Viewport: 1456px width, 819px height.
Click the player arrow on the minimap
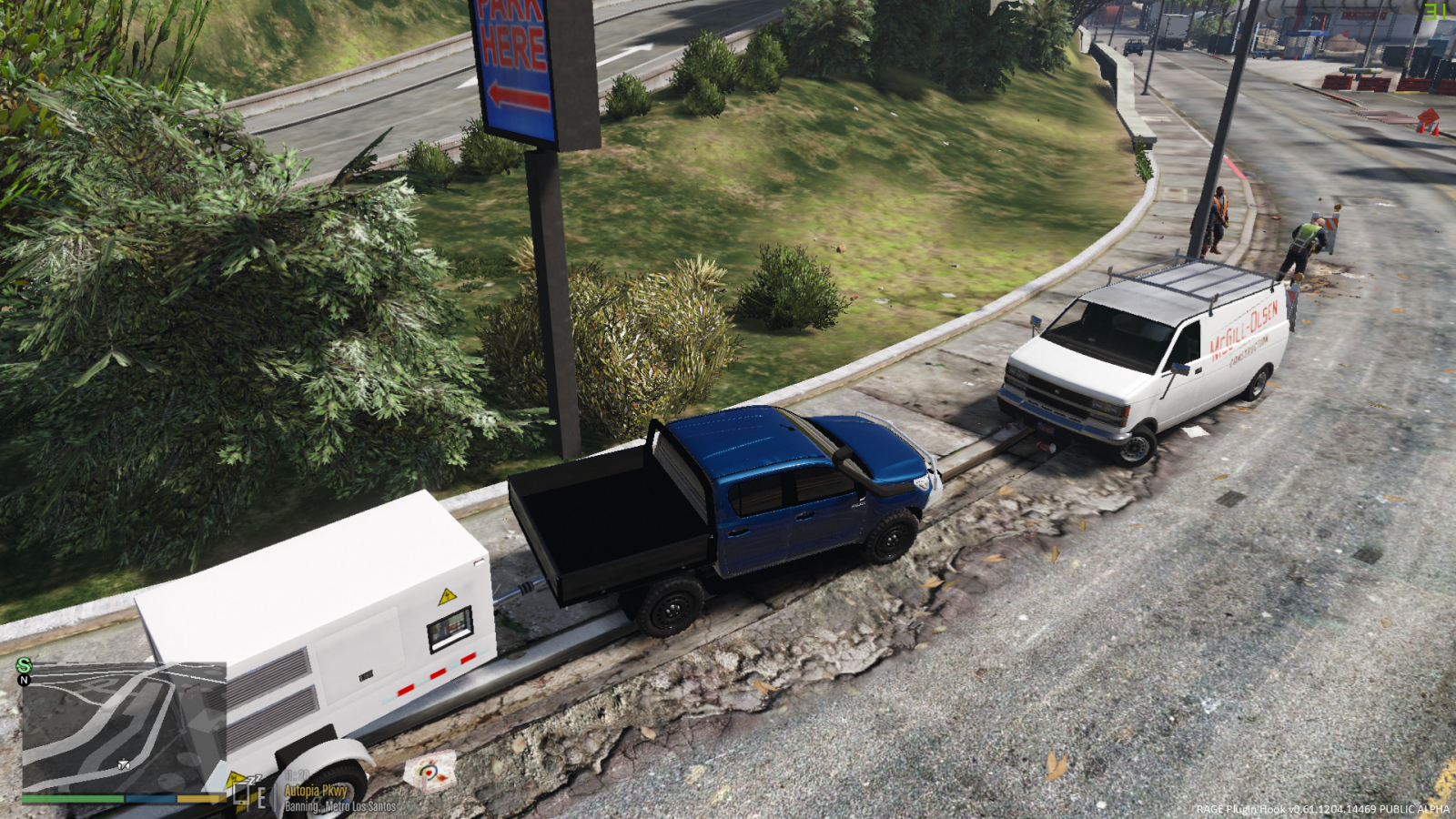pyautogui.click(x=124, y=764)
